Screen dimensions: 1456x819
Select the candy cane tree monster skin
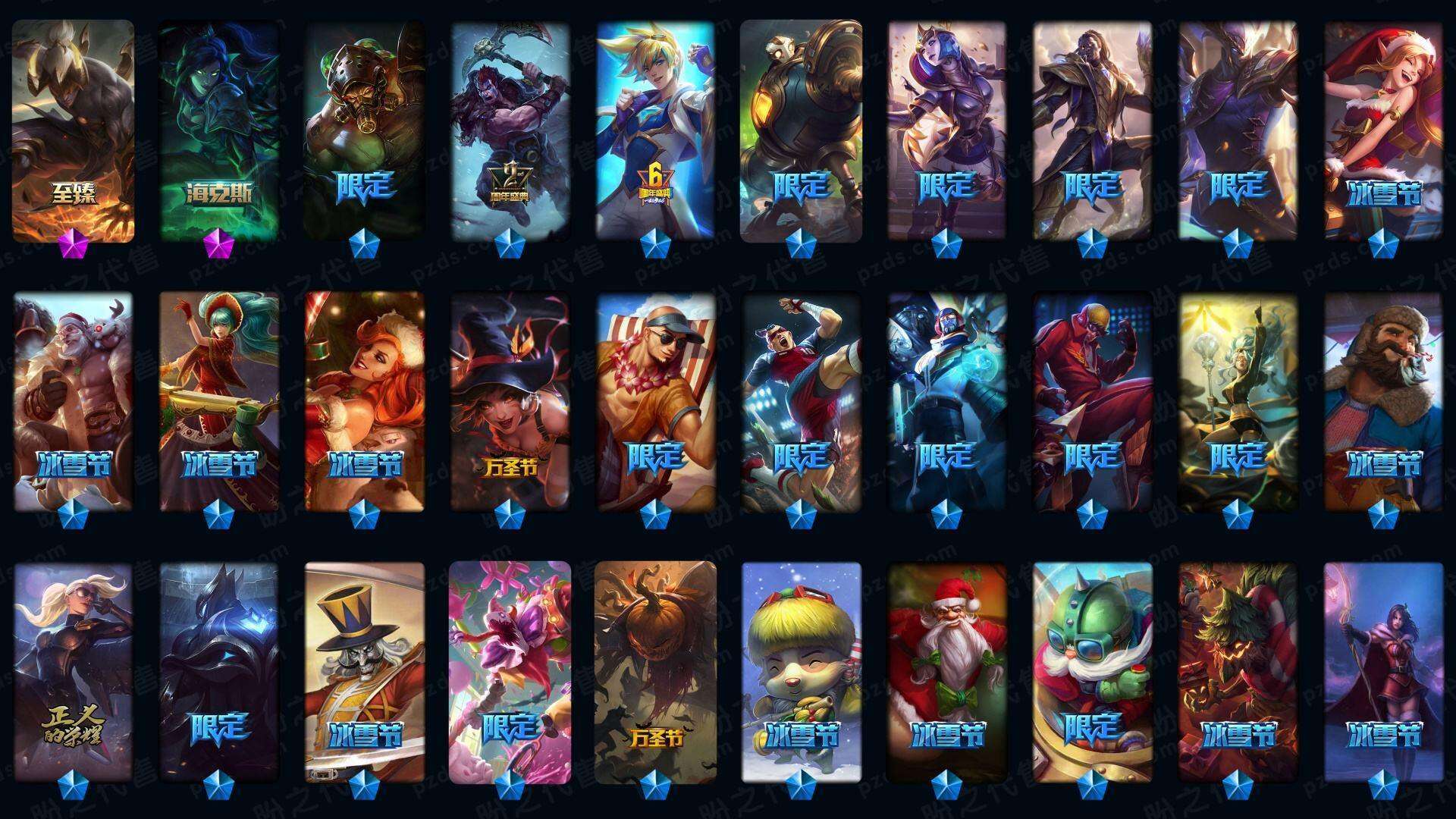pyautogui.click(x=1238, y=672)
